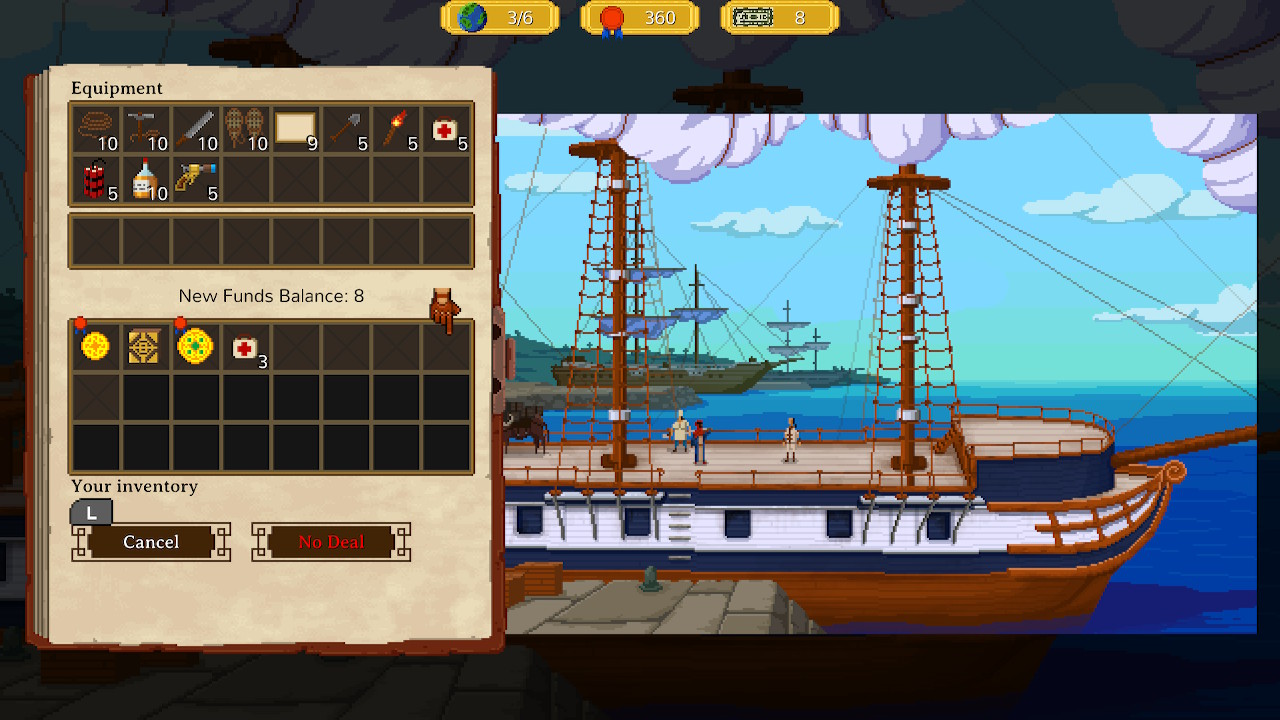This screenshot has height=720, width=1280.
Task: Choose the machete from shop equipment
Action: (x=196, y=129)
